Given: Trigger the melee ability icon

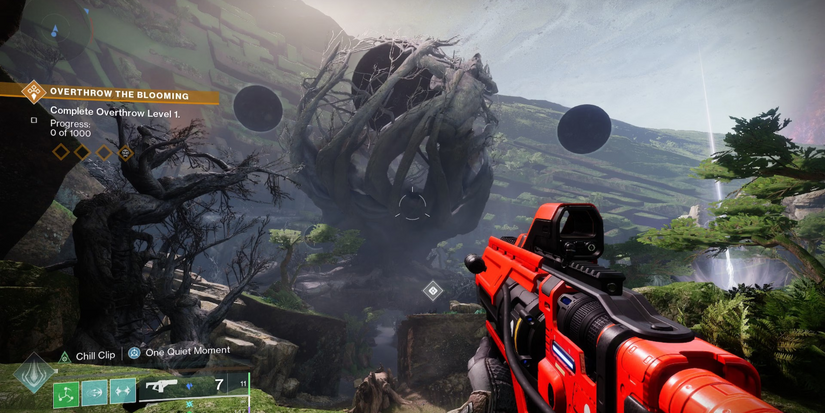Looking at the screenshot, I should click(94, 392).
